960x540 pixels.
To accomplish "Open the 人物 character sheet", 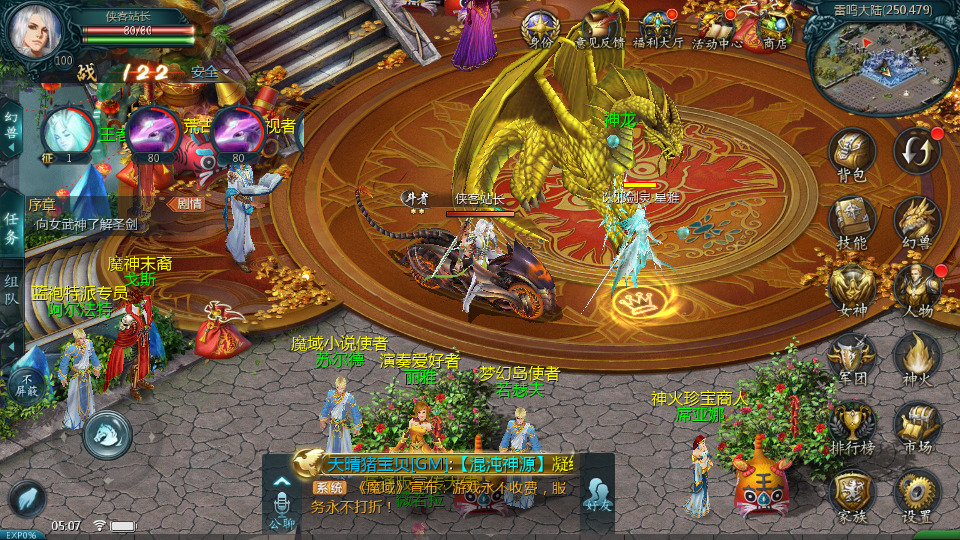I will [x=916, y=288].
